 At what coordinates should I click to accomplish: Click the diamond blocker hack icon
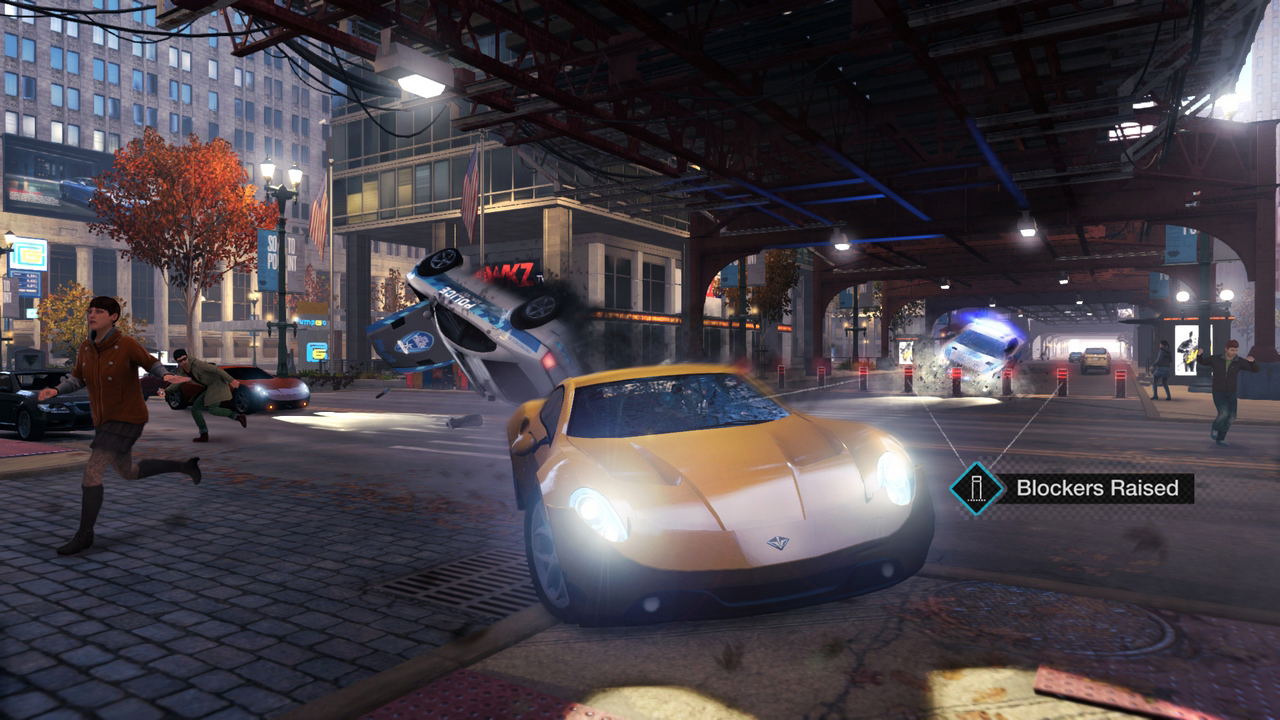976,488
